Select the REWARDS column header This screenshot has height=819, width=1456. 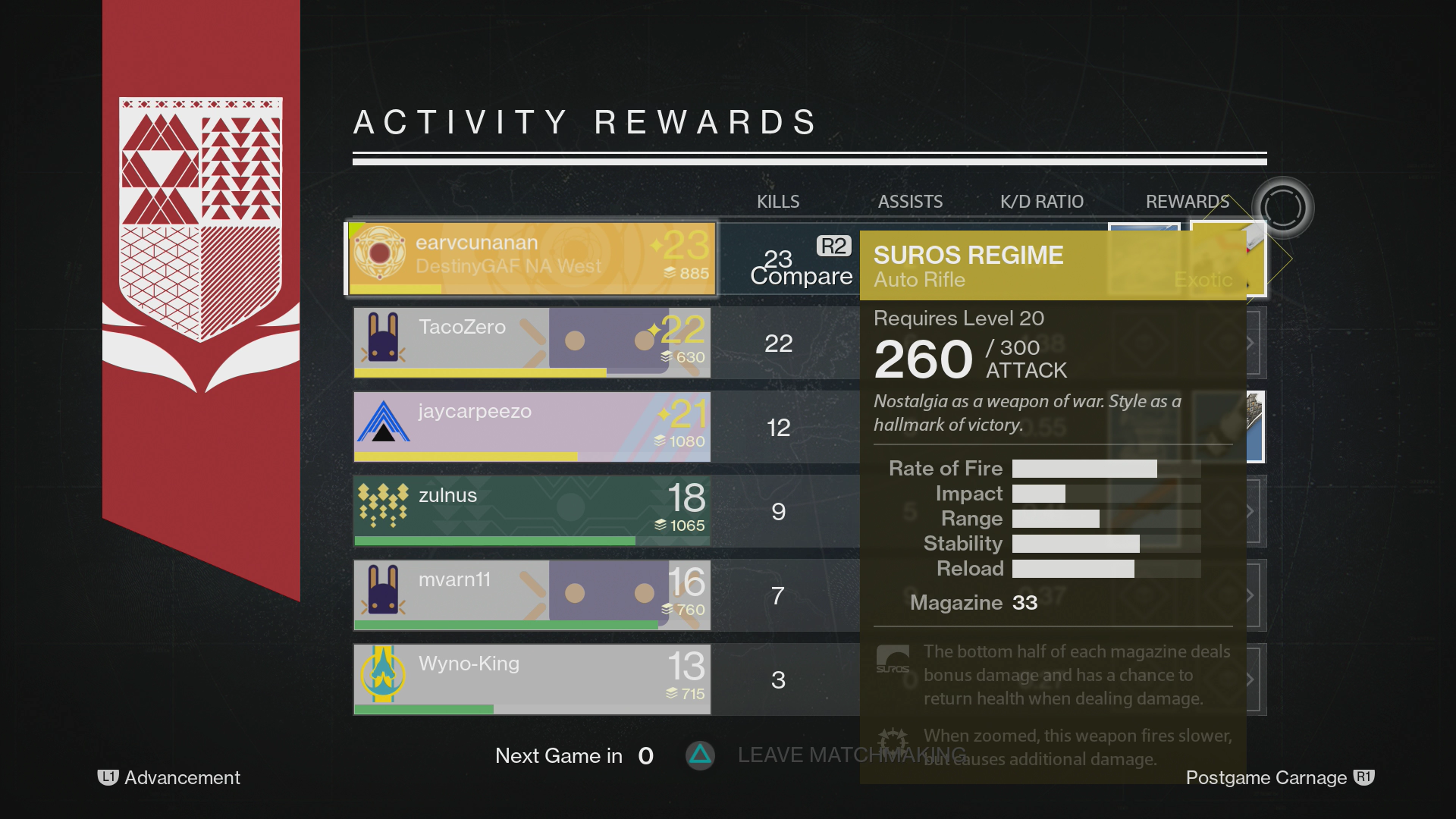point(1187,202)
